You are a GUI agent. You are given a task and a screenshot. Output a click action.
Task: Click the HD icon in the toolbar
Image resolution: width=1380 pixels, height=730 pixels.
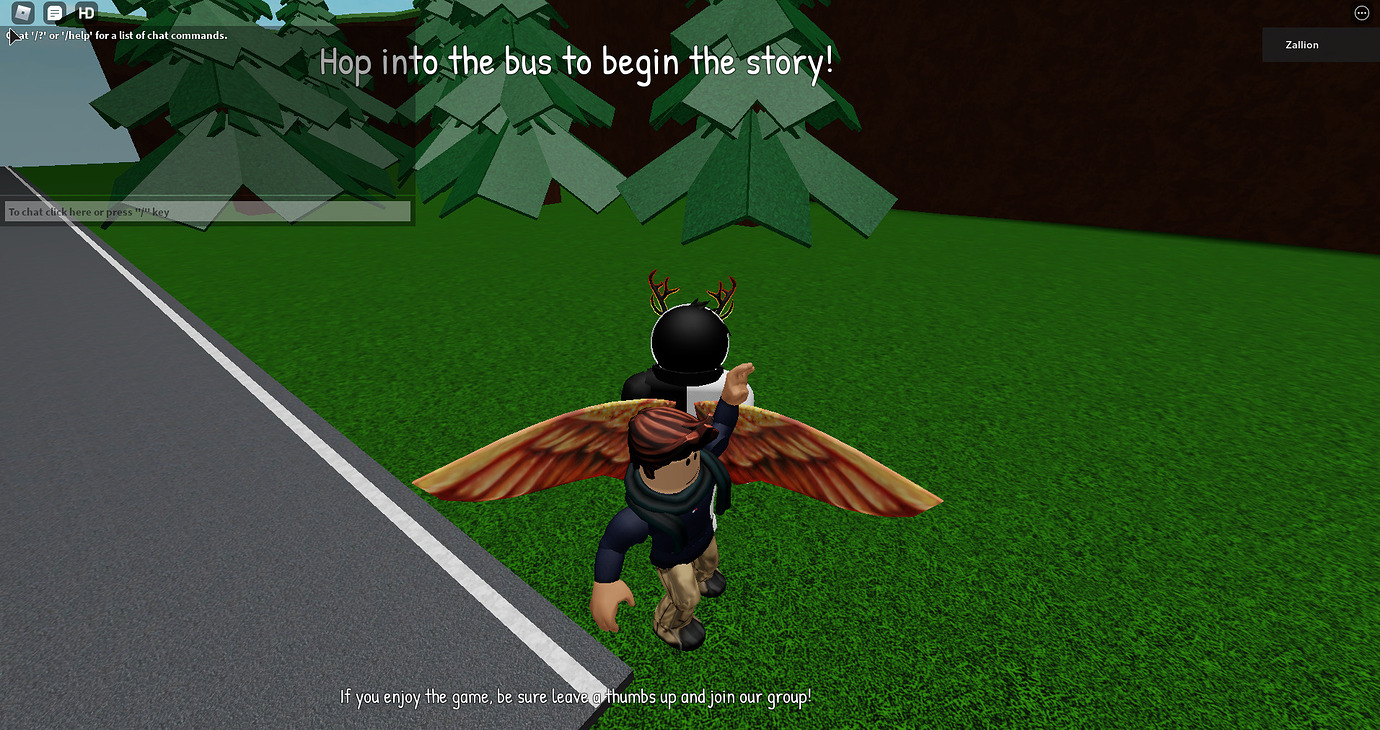click(86, 13)
